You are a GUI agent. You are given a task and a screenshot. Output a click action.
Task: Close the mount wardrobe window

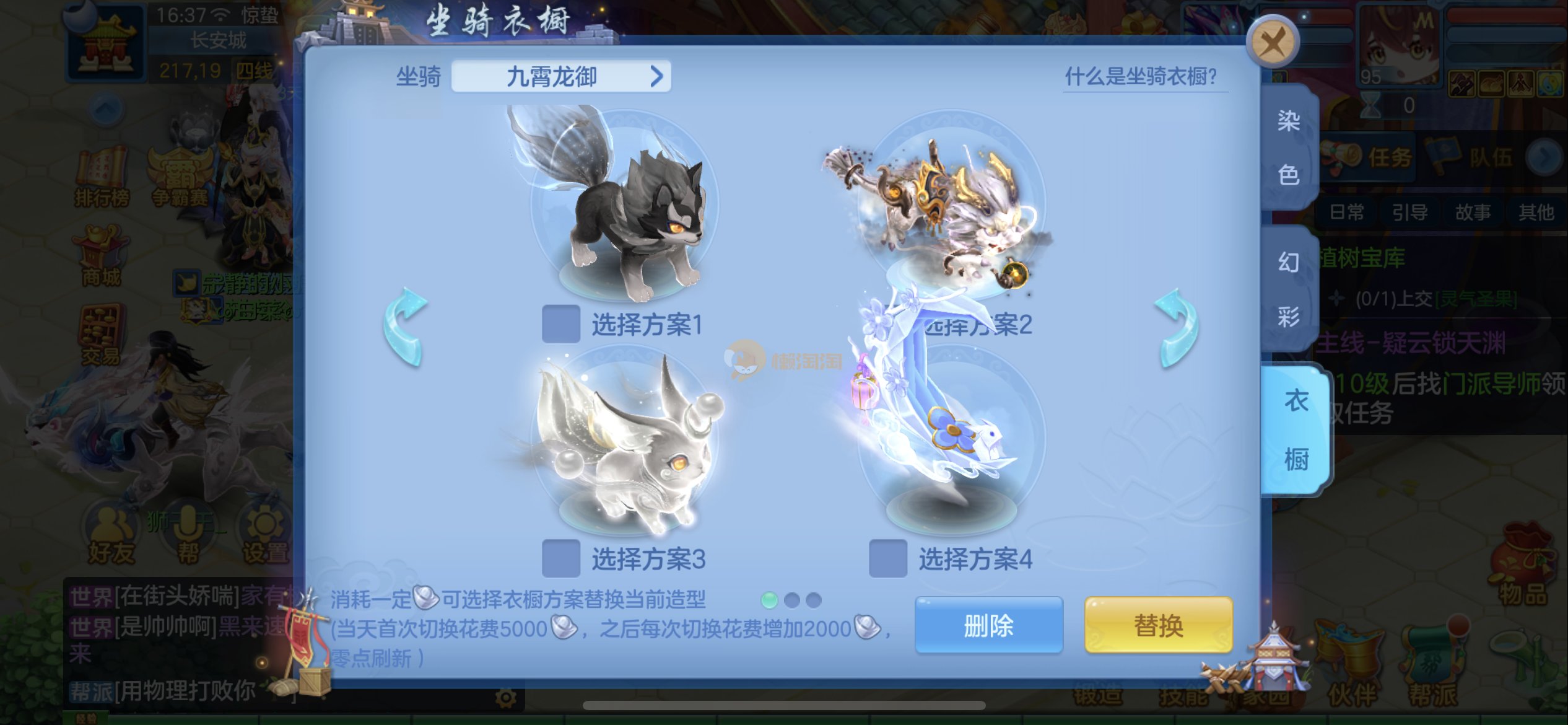pyautogui.click(x=1273, y=42)
